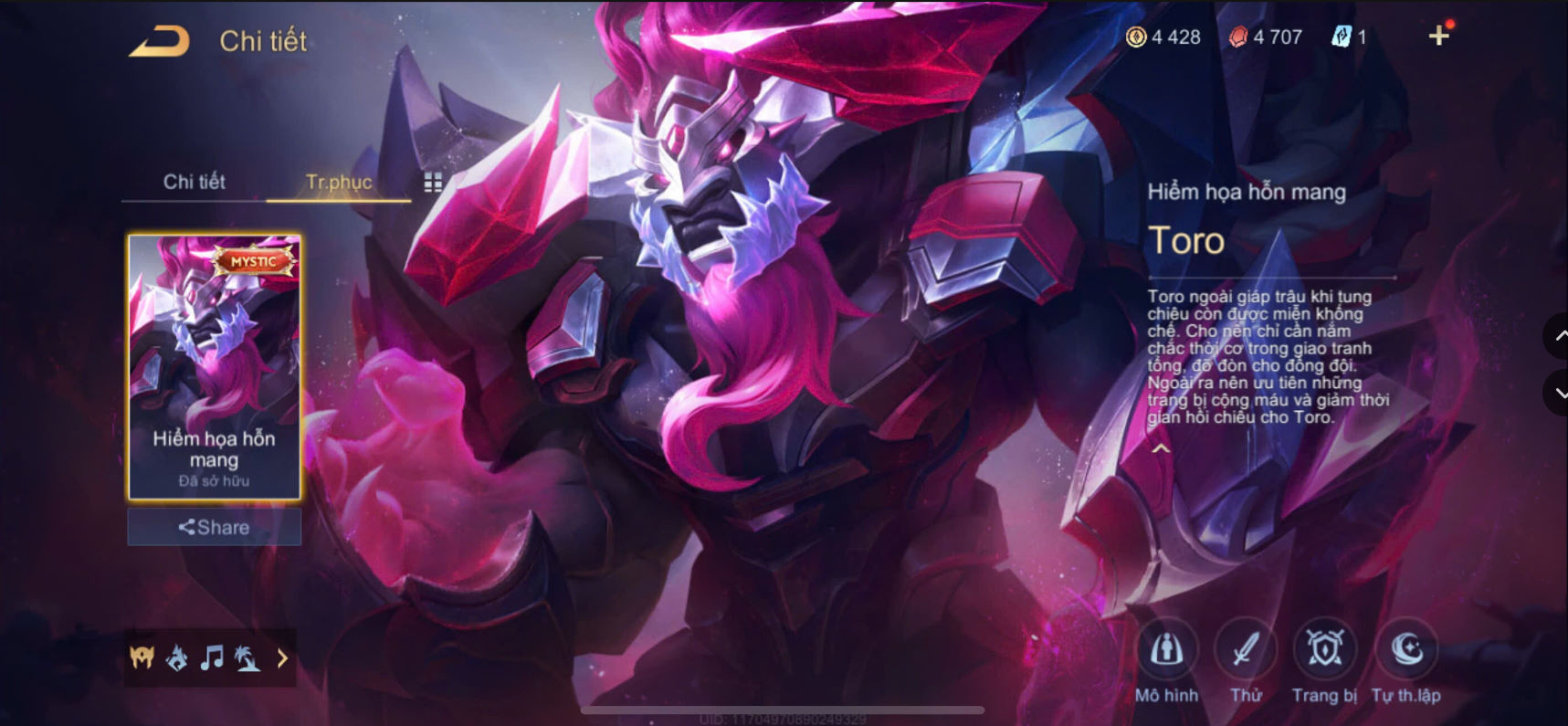Image resolution: width=1568 pixels, height=726 pixels.
Task: Select the Tự th.lập crescent icon
Action: pyautogui.click(x=1406, y=650)
